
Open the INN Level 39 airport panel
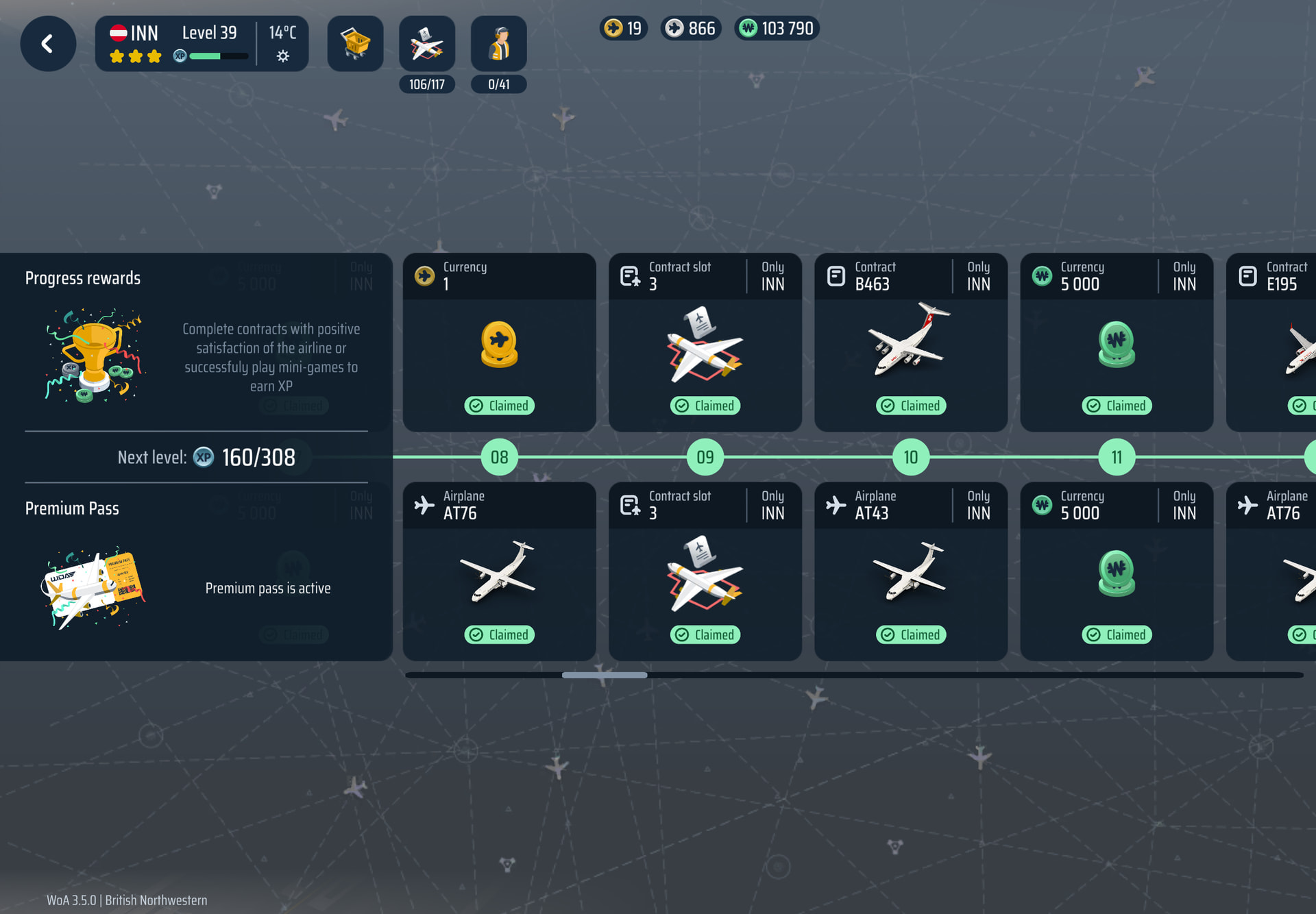[x=201, y=44]
